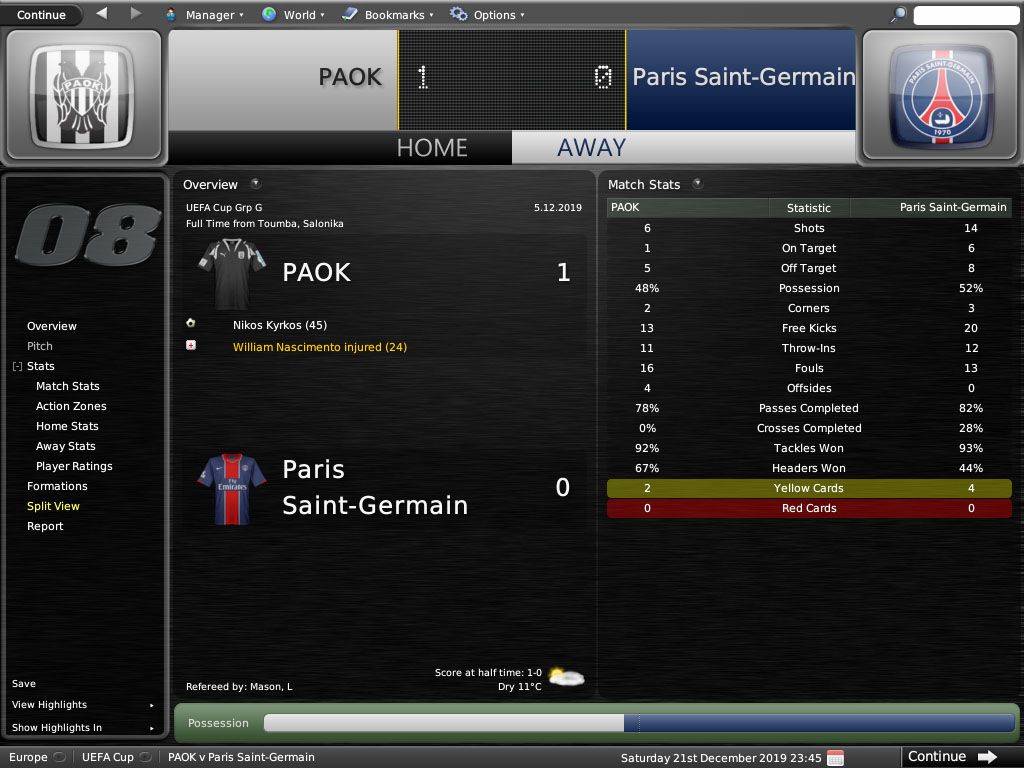Open View Highlights options
Viewport: 1024px width, 768px height.
(x=50, y=705)
